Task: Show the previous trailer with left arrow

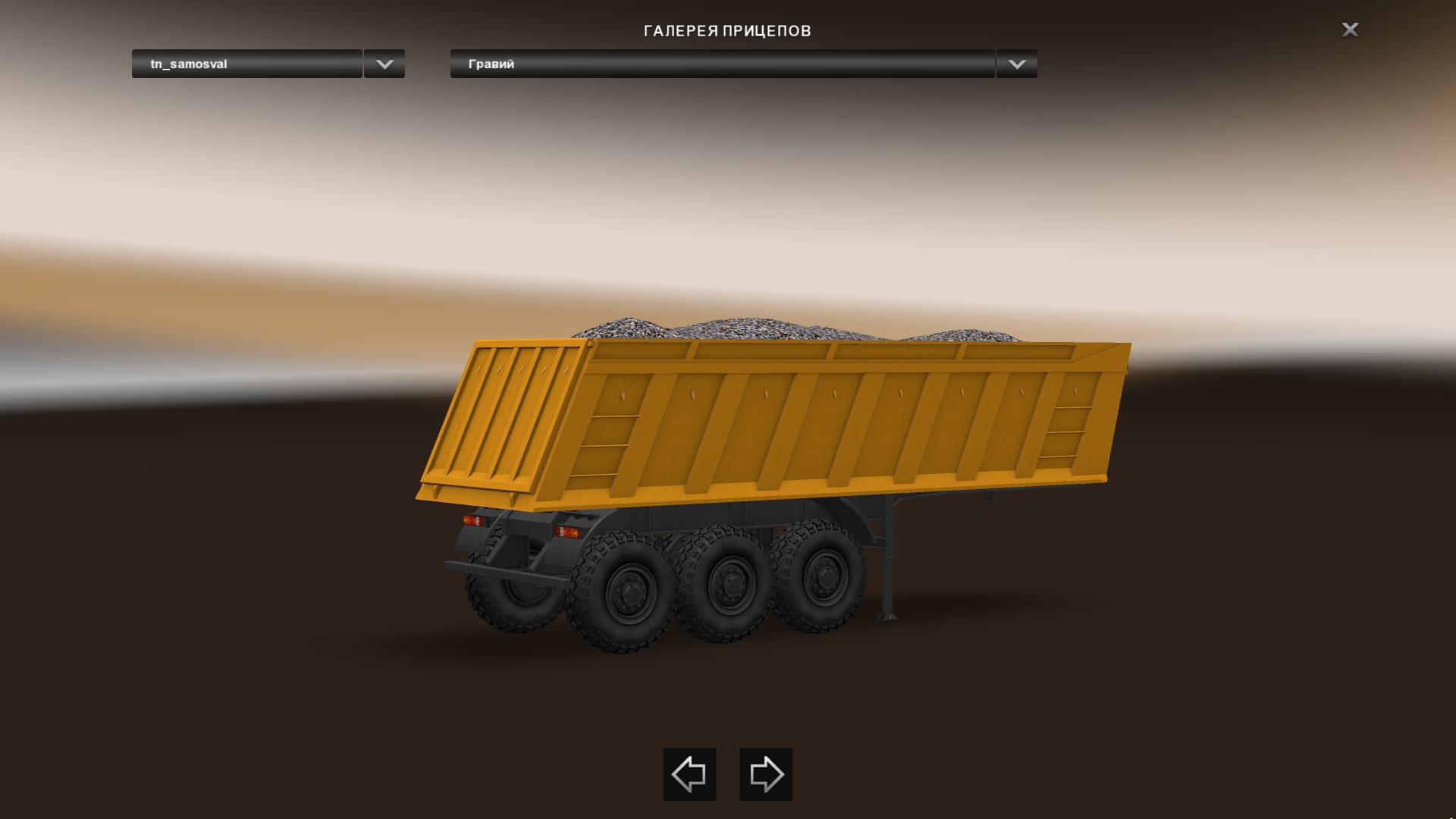Action: click(x=689, y=774)
